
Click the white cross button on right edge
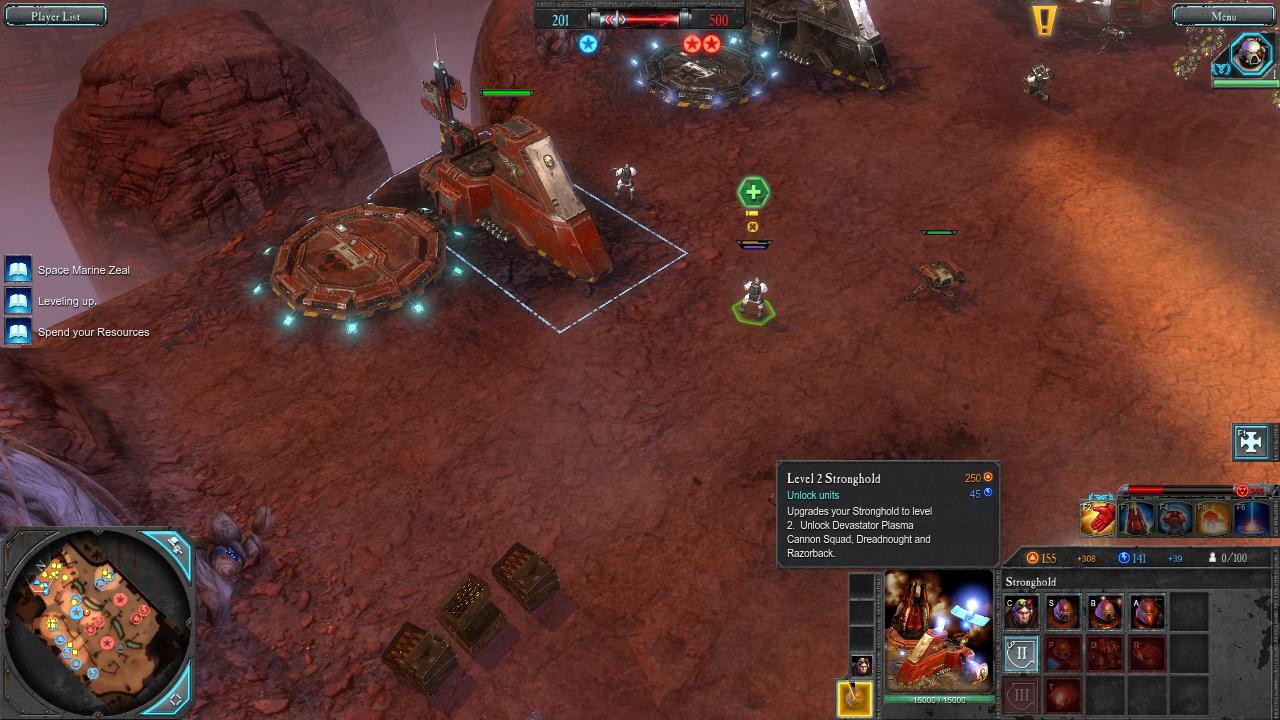click(x=1251, y=442)
